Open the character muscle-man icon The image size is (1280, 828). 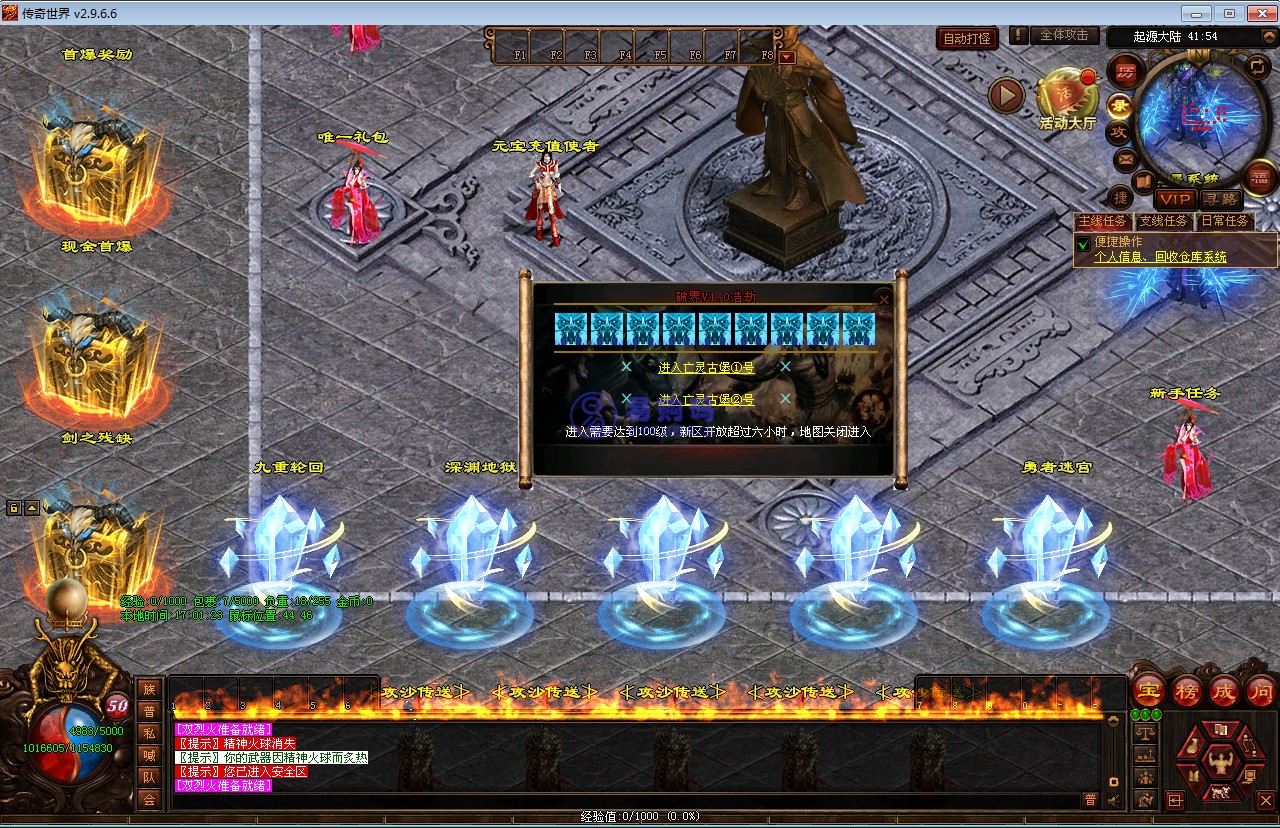click(x=1218, y=762)
